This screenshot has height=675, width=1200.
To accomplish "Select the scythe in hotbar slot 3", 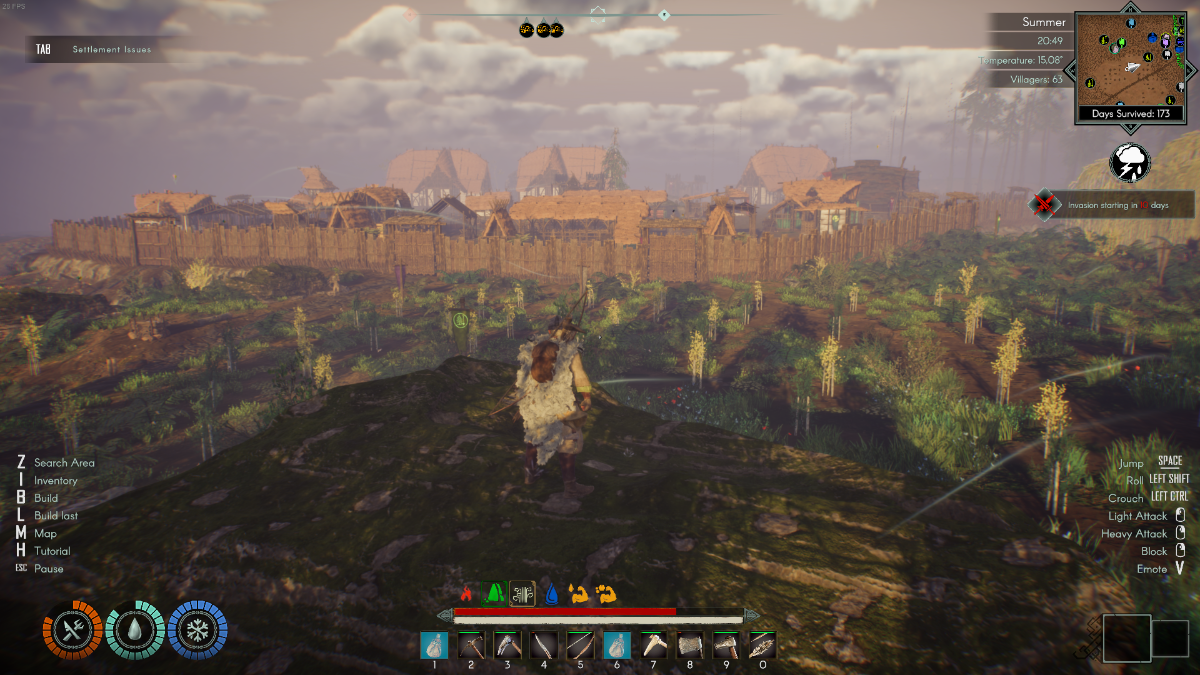I will [x=507, y=646].
